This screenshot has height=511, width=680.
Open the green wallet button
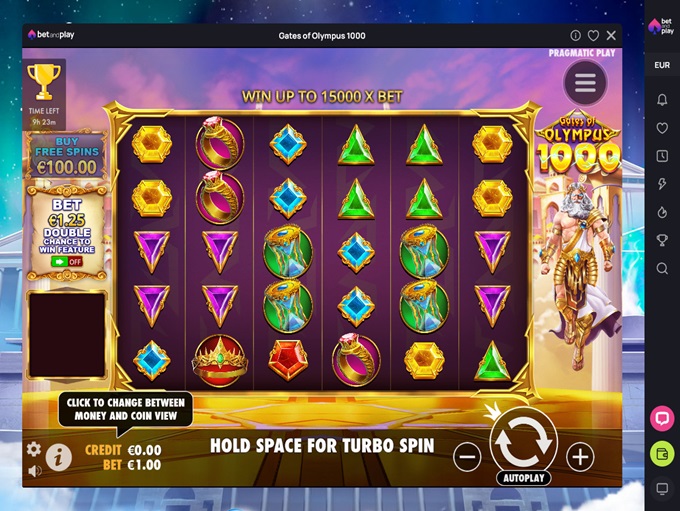662,454
